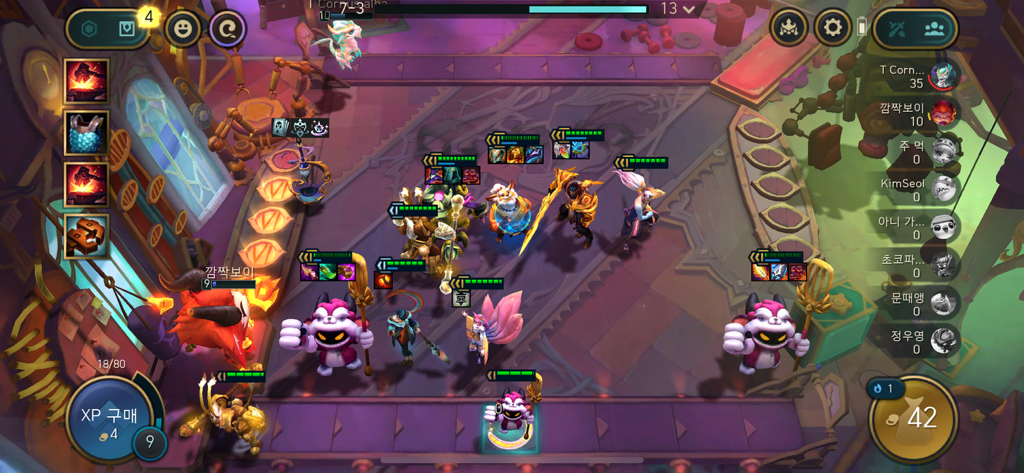Open the crowned helmet icon beside settings
The width and height of the screenshot is (1024, 473).
click(788, 28)
